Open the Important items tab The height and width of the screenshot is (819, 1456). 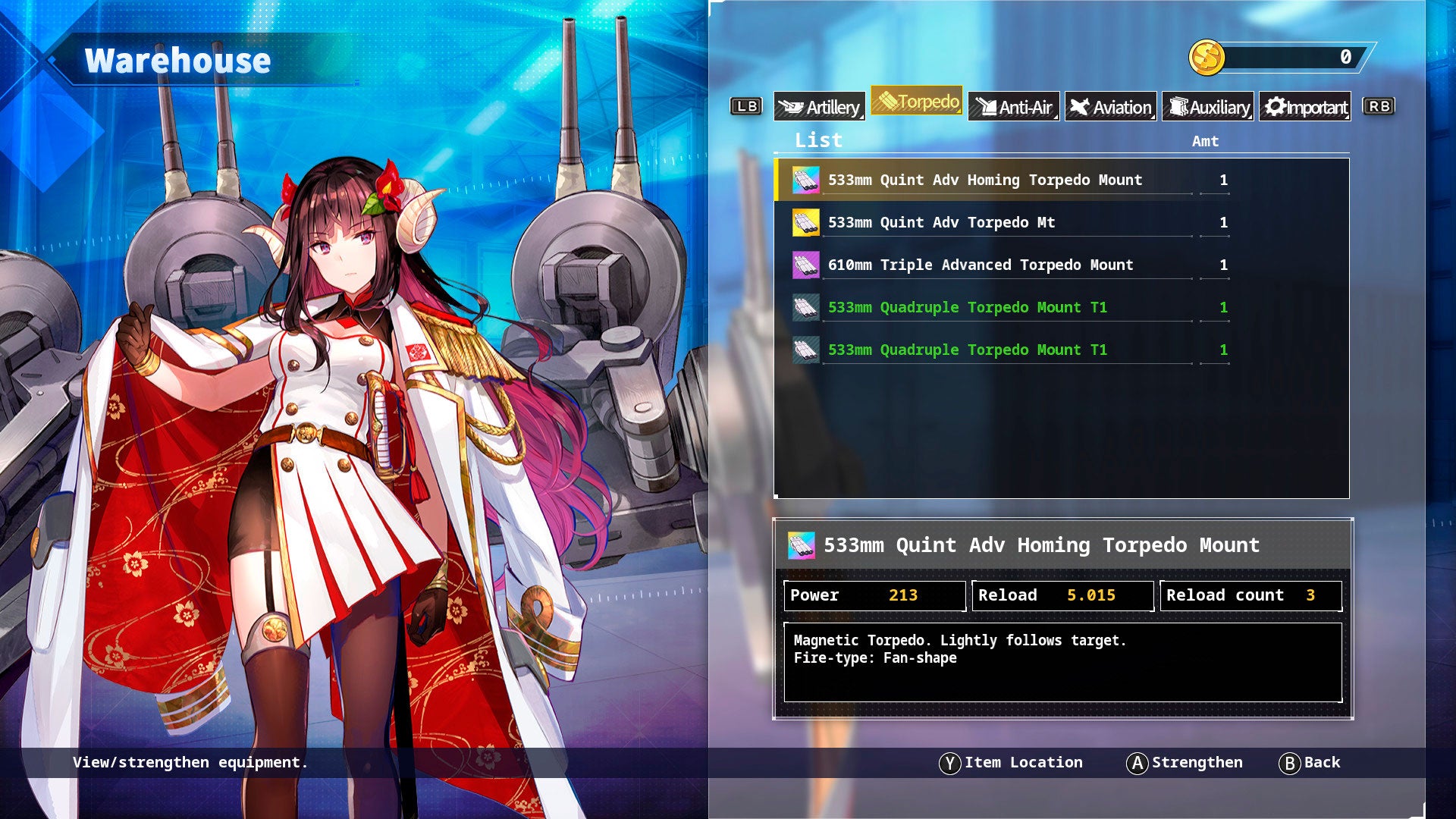[1305, 107]
